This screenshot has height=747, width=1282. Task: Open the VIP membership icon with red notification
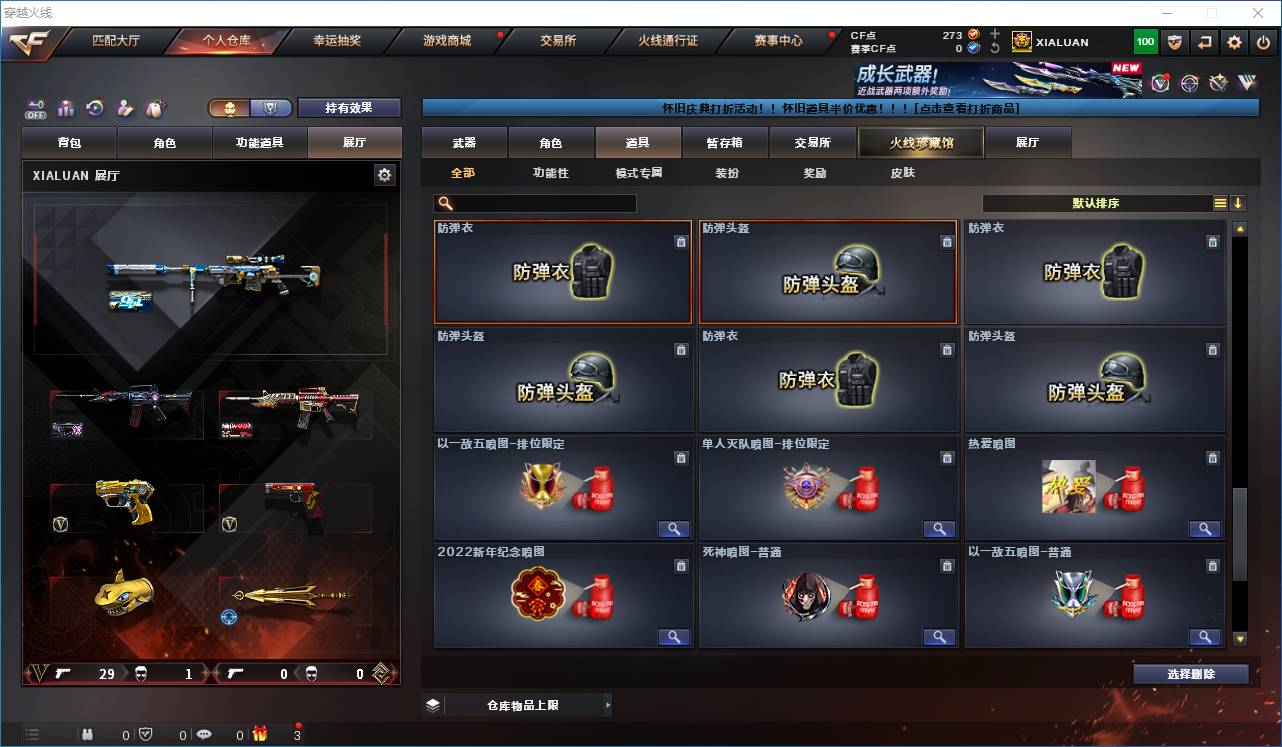1162,82
